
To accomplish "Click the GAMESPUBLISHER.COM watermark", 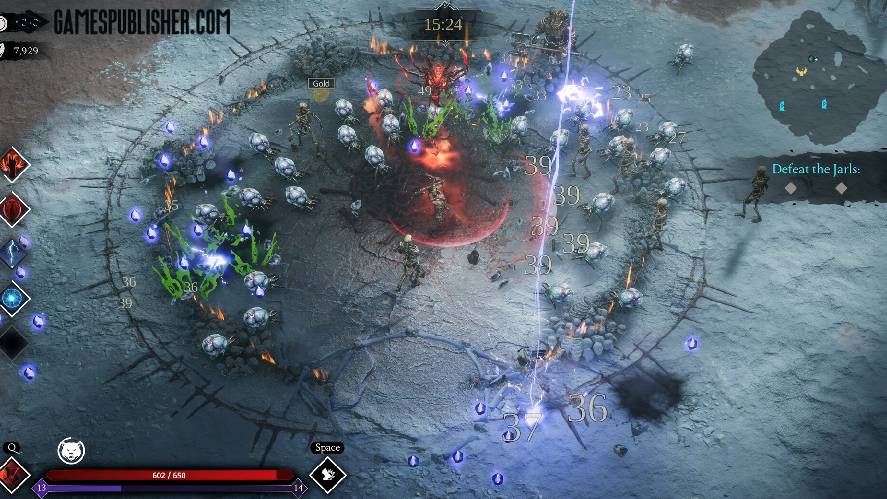I will (141, 20).
